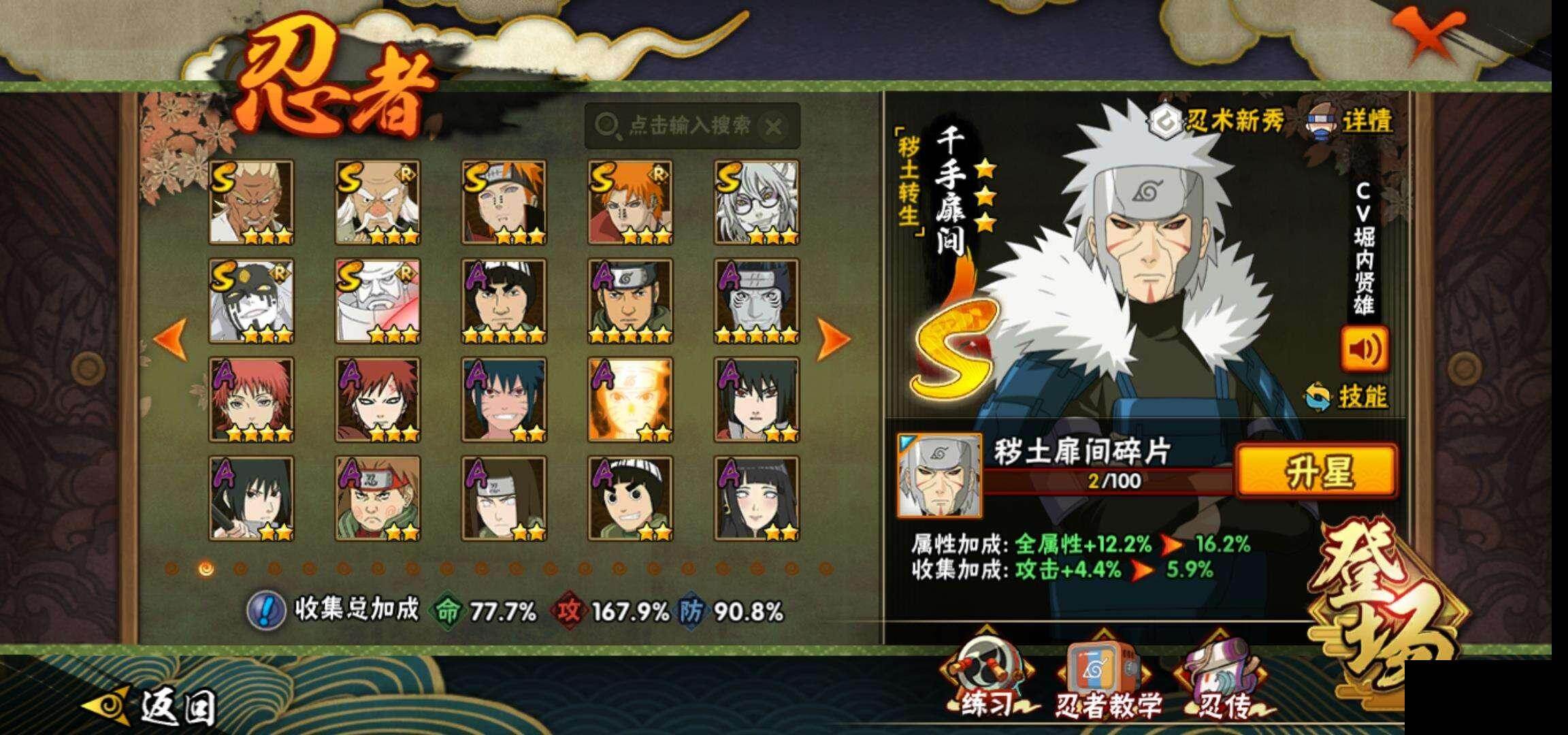Screen dimensions: 1568x735
Task: Play the character voice sample
Action: [1365, 349]
